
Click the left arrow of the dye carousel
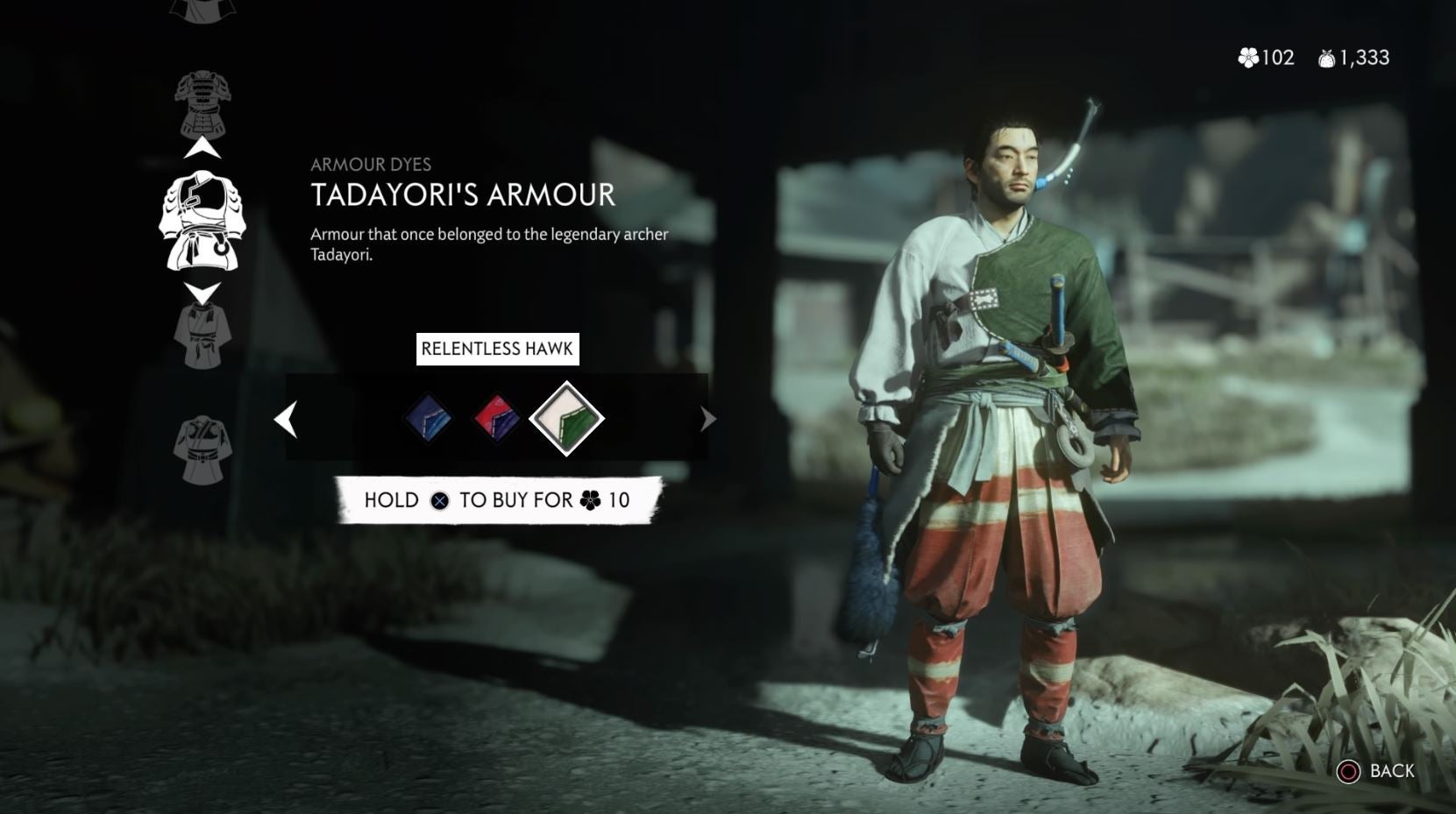pos(285,420)
